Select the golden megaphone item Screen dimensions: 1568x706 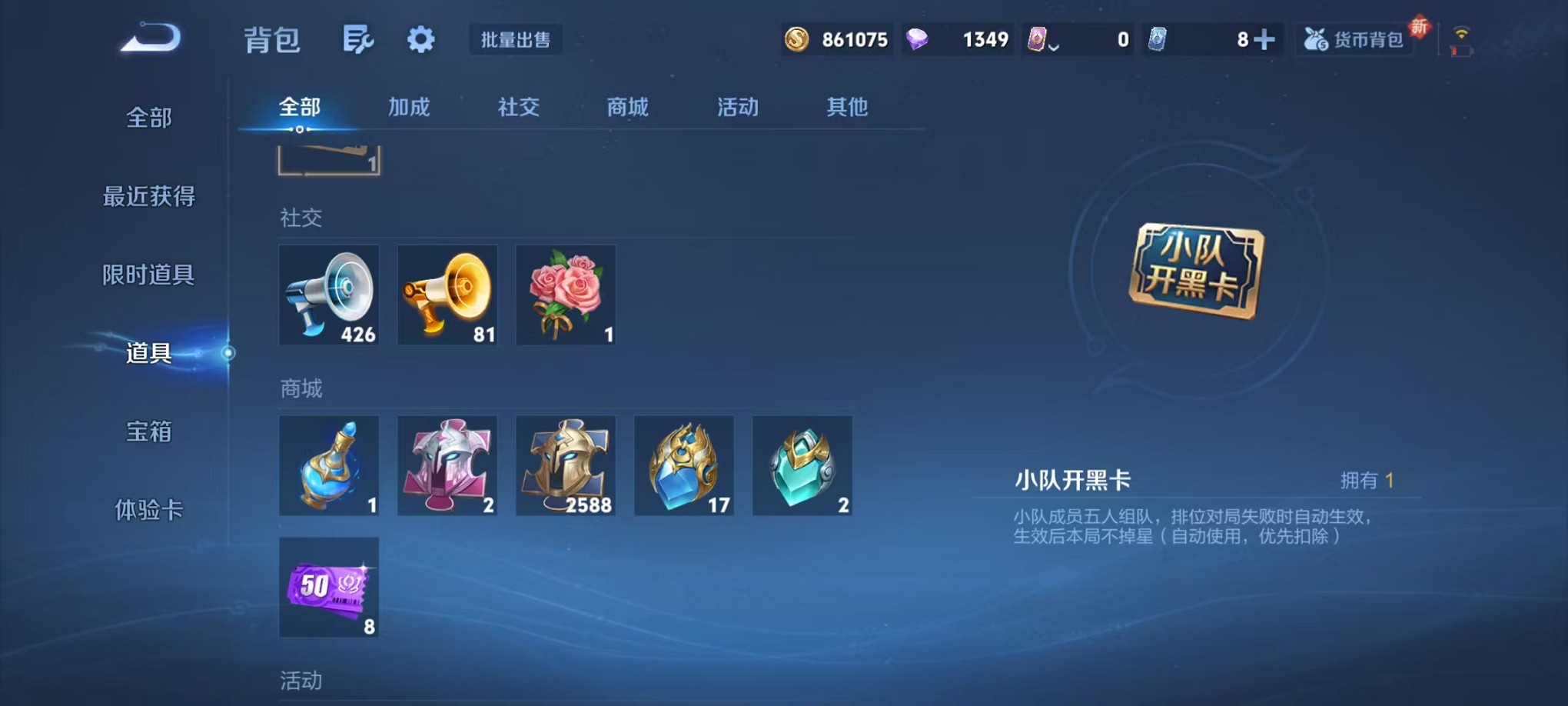pos(447,296)
